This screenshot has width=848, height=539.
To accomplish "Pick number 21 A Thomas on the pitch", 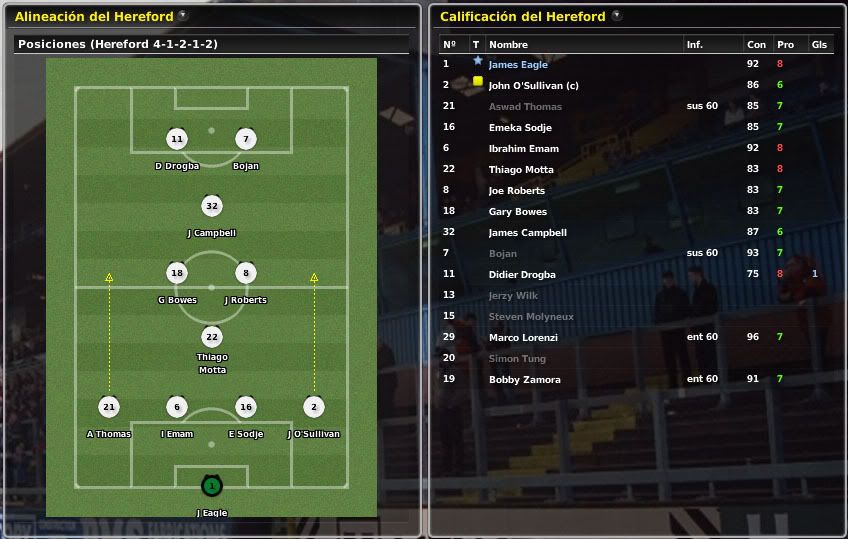I will [x=108, y=407].
